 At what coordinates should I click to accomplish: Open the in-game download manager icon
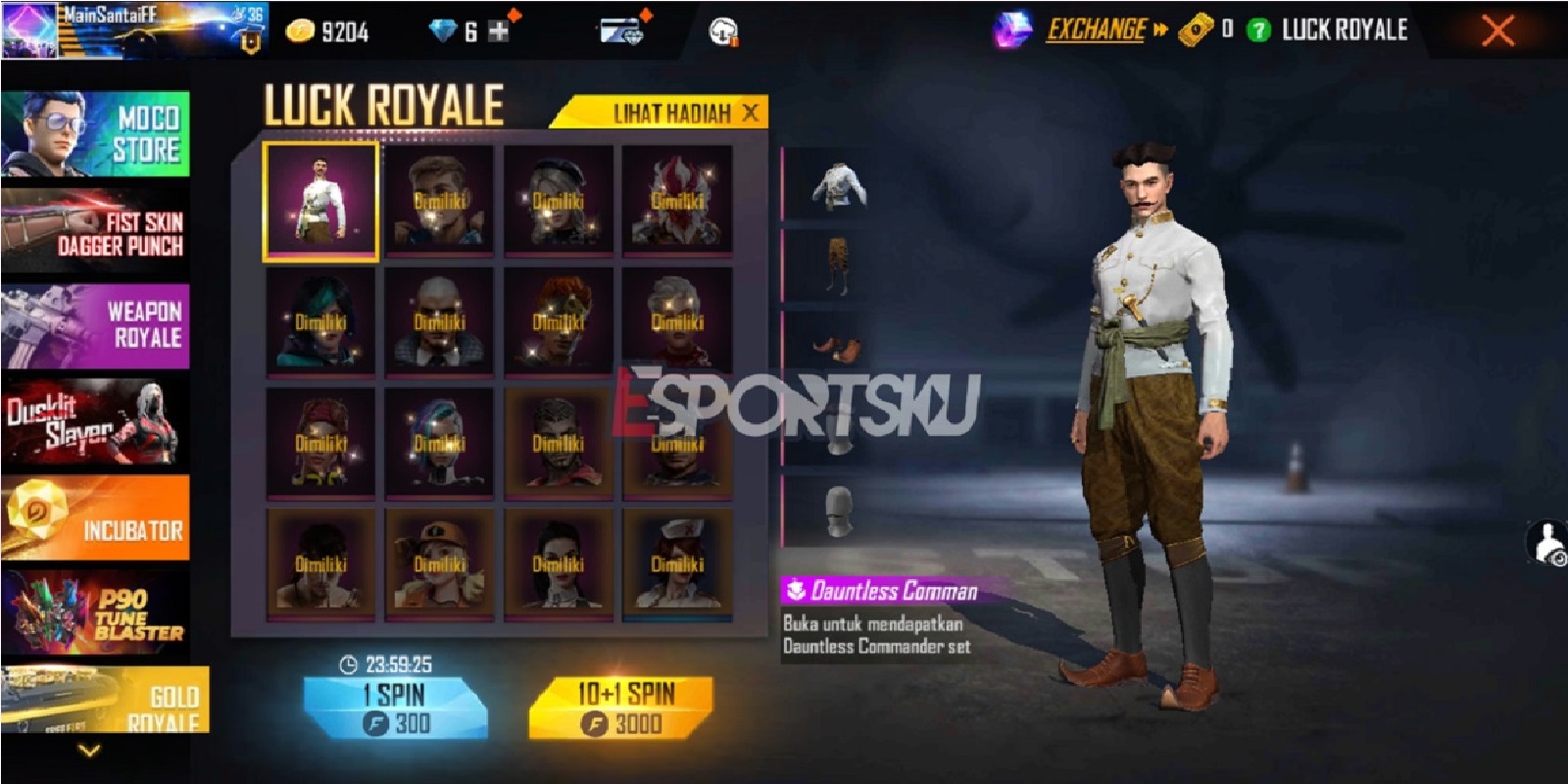click(722, 30)
